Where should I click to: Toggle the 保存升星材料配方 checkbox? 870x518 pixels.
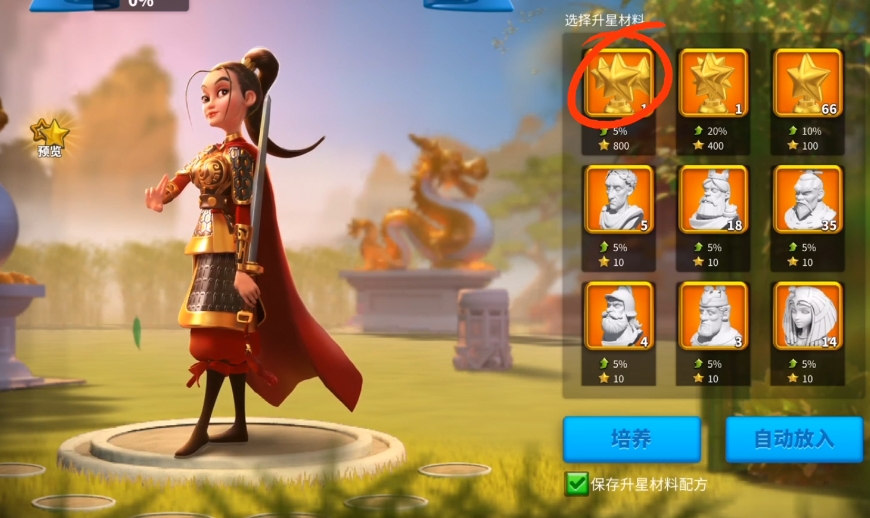[x=576, y=485]
